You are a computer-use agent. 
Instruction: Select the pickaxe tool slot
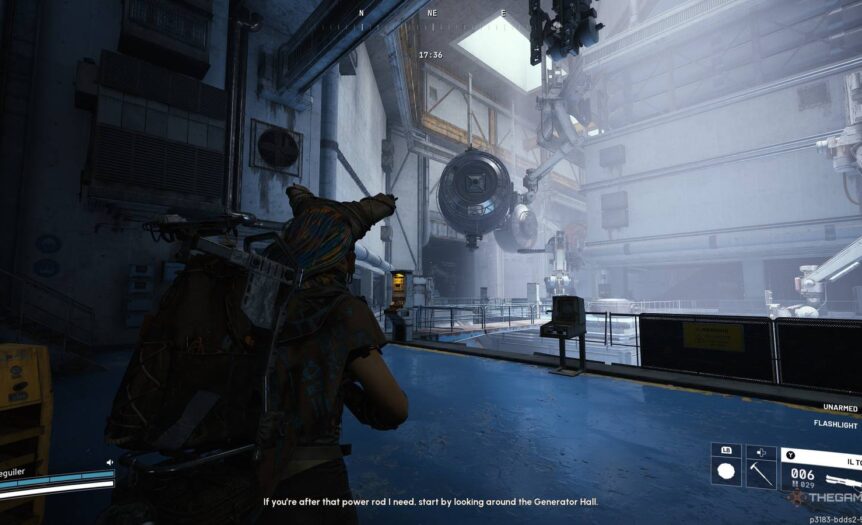tap(761, 472)
